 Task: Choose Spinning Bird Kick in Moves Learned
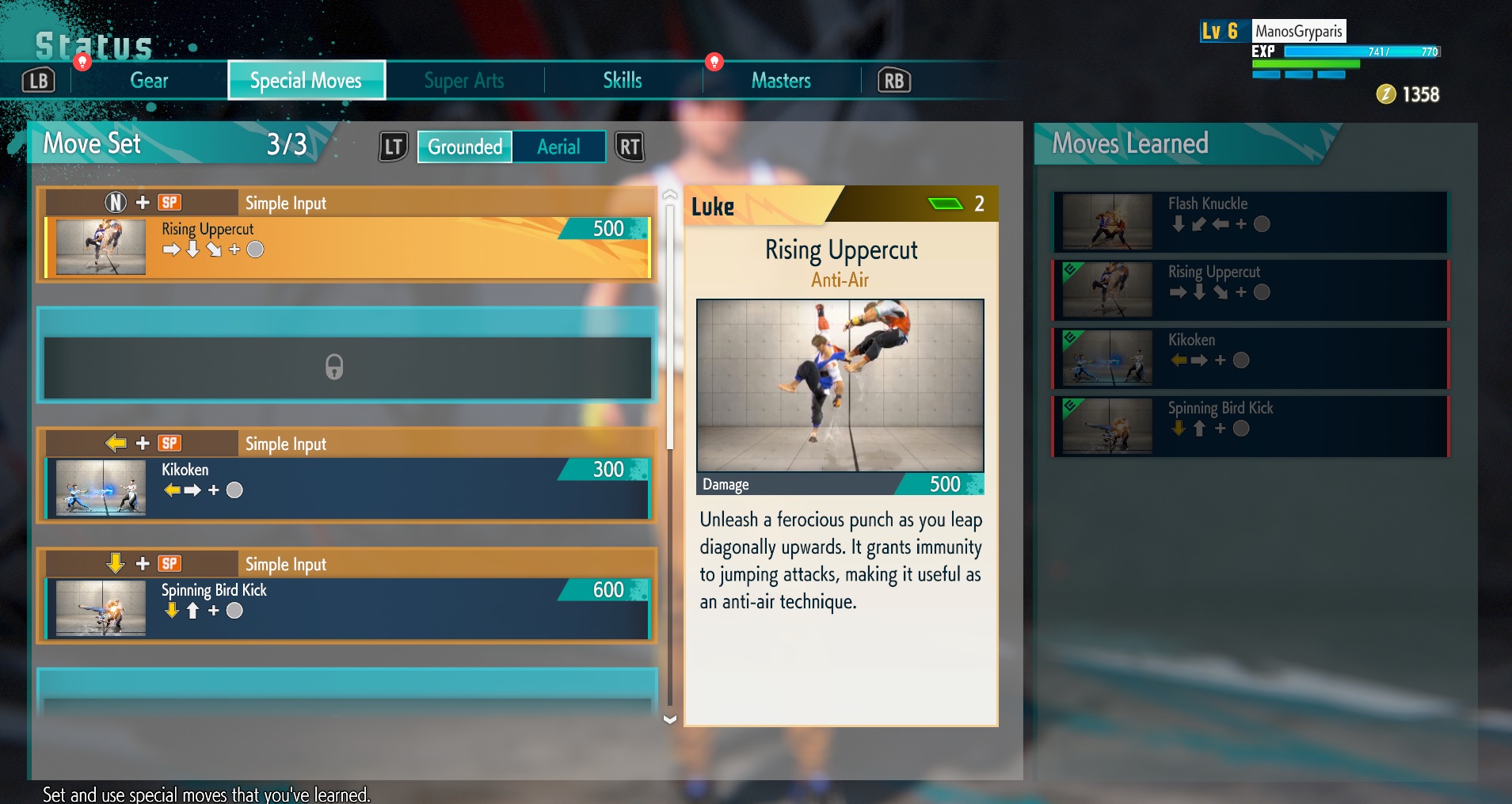(x=1250, y=426)
